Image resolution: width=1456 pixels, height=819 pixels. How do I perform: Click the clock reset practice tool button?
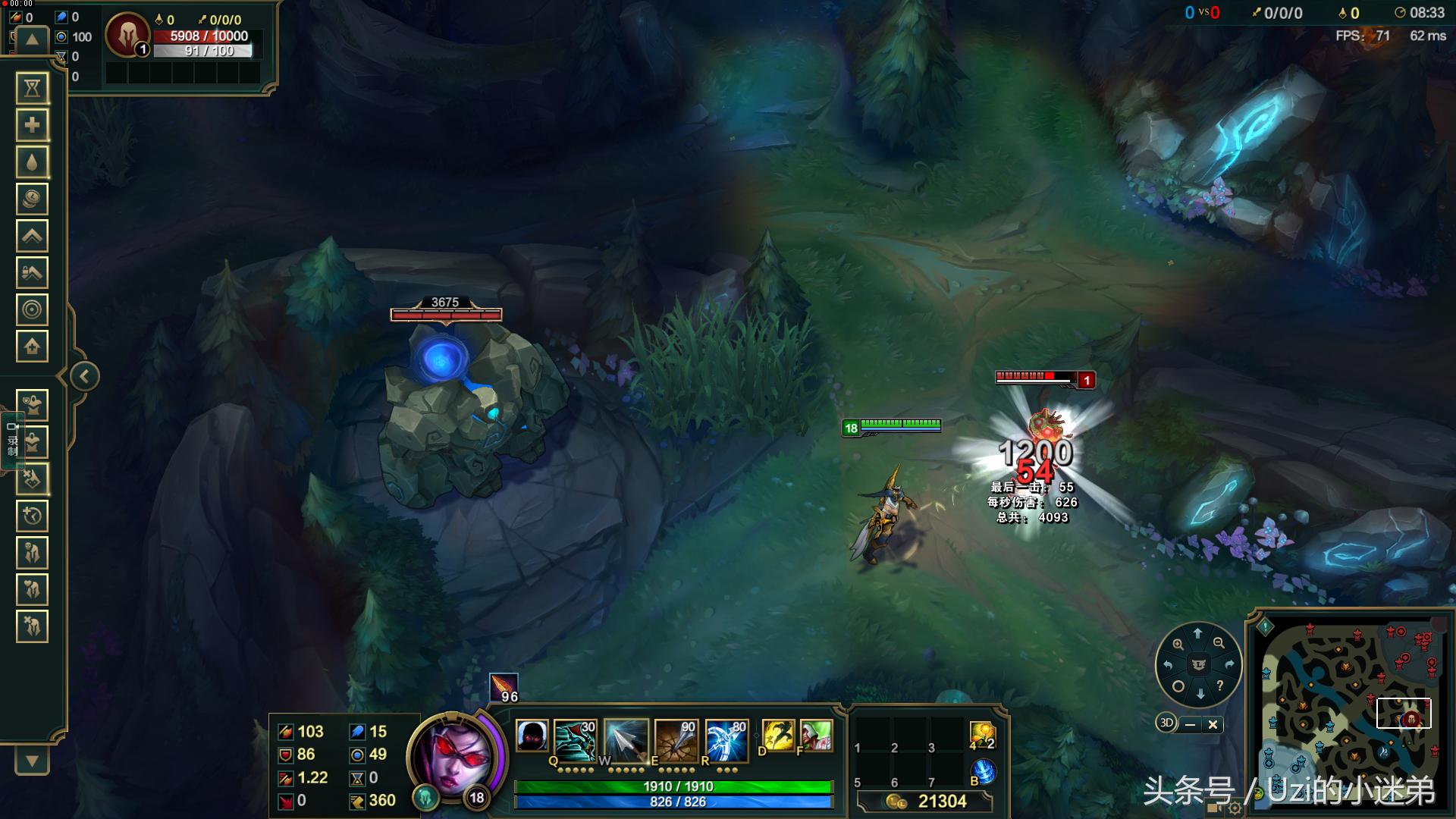pyautogui.click(x=32, y=516)
